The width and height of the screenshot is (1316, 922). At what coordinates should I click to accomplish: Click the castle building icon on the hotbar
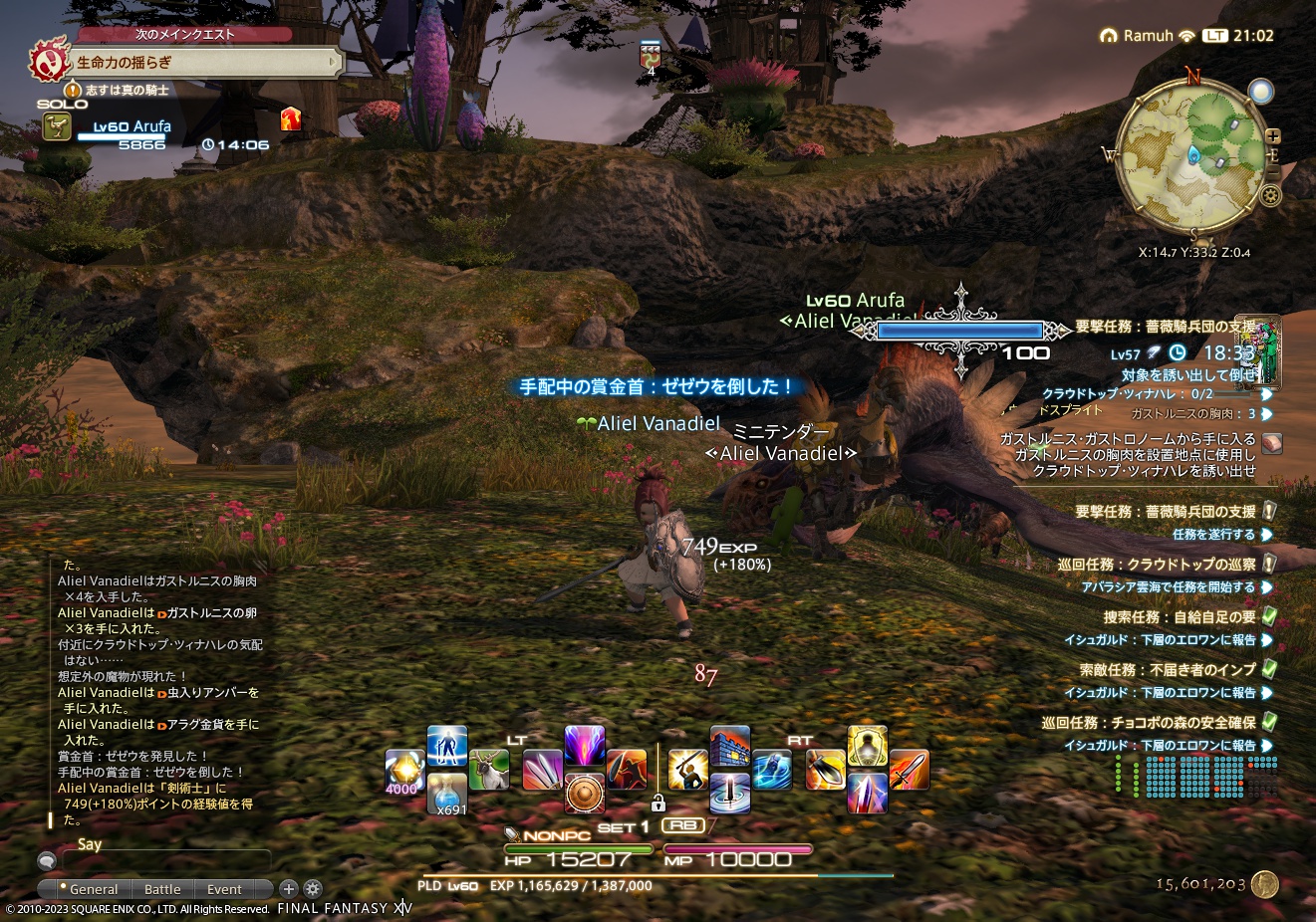[x=729, y=745]
